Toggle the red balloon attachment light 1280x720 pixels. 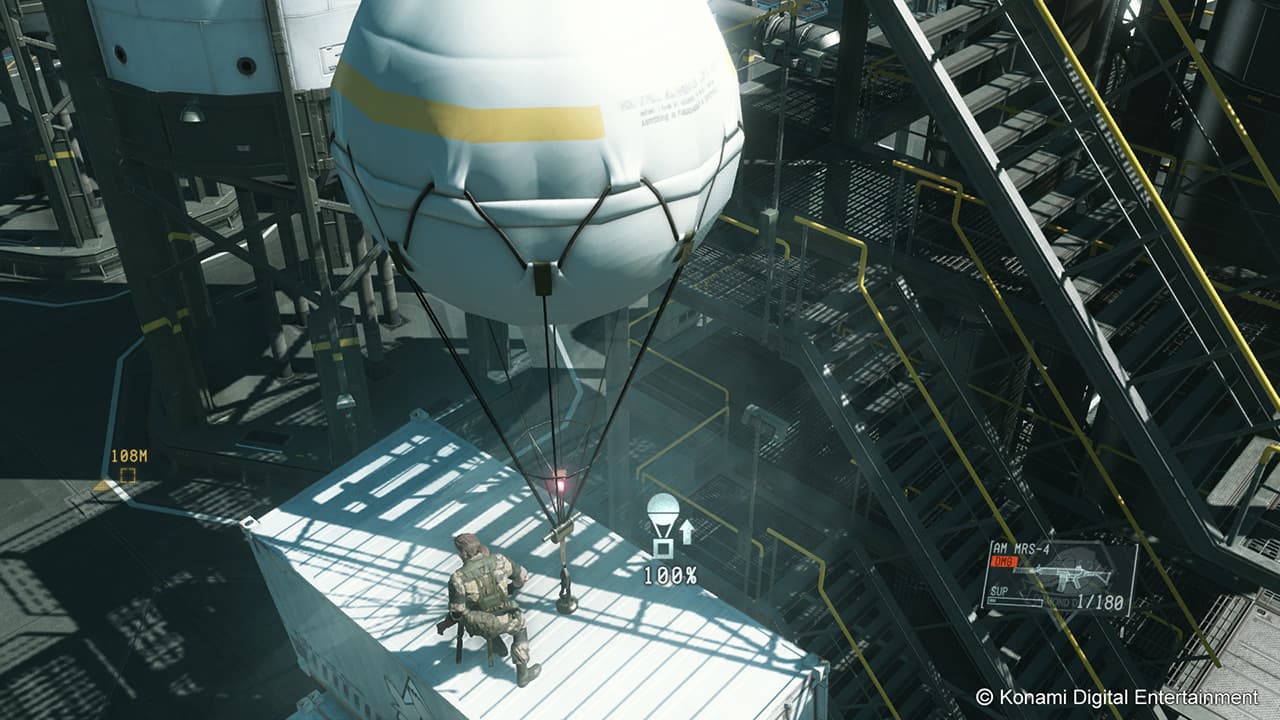click(563, 484)
